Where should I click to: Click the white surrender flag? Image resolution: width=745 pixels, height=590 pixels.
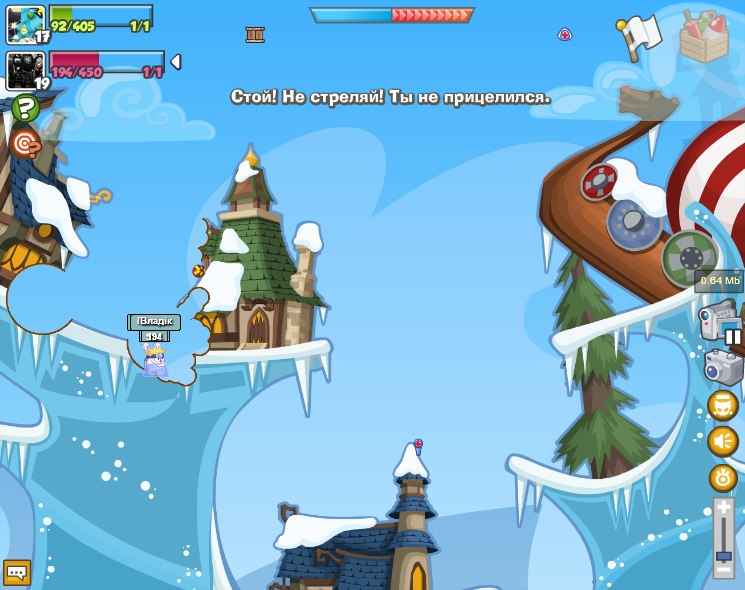coord(638,37)
